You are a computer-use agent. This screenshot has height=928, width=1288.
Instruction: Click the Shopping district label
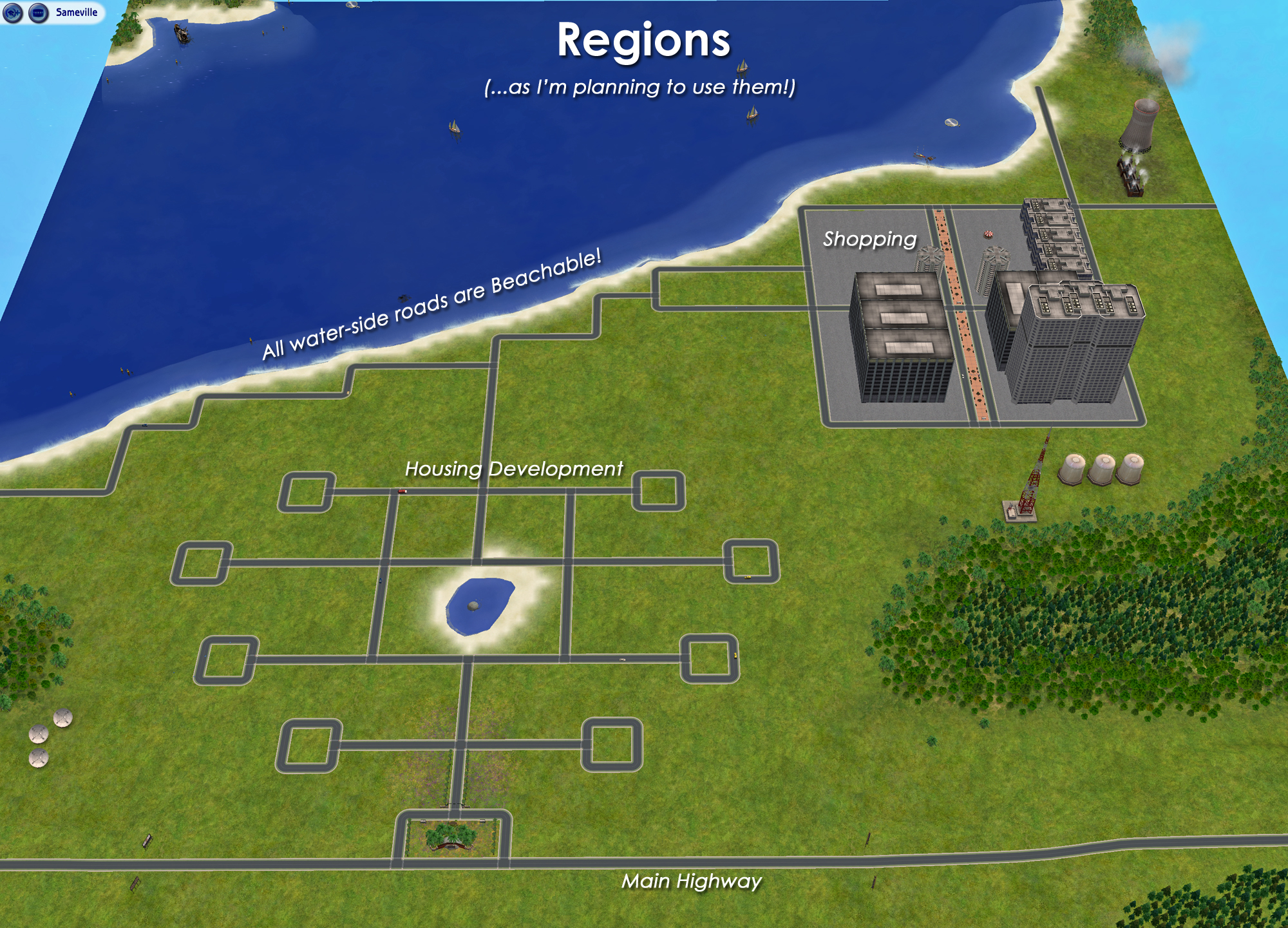(x=869, y=241)
